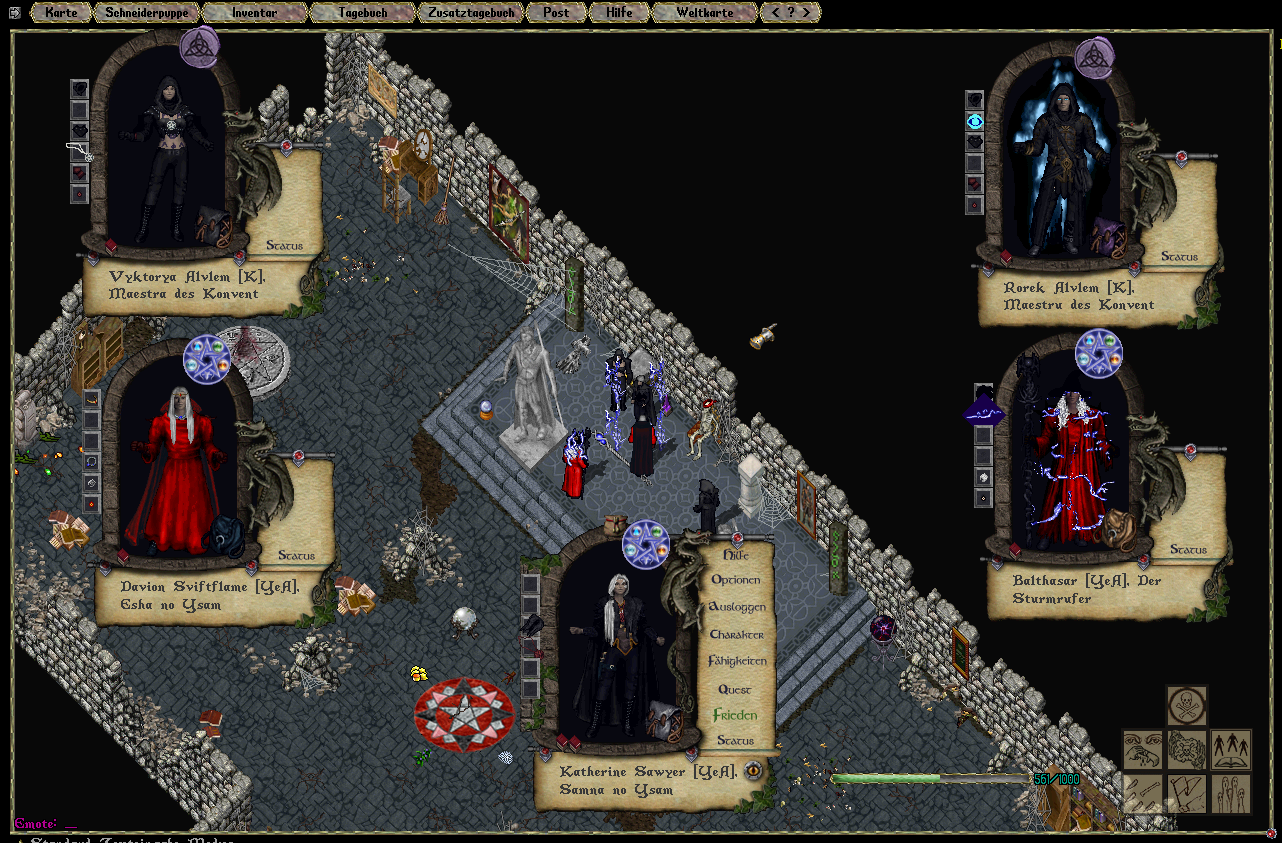
Task: Choose Ausloggen to log out
Action: 736,607
